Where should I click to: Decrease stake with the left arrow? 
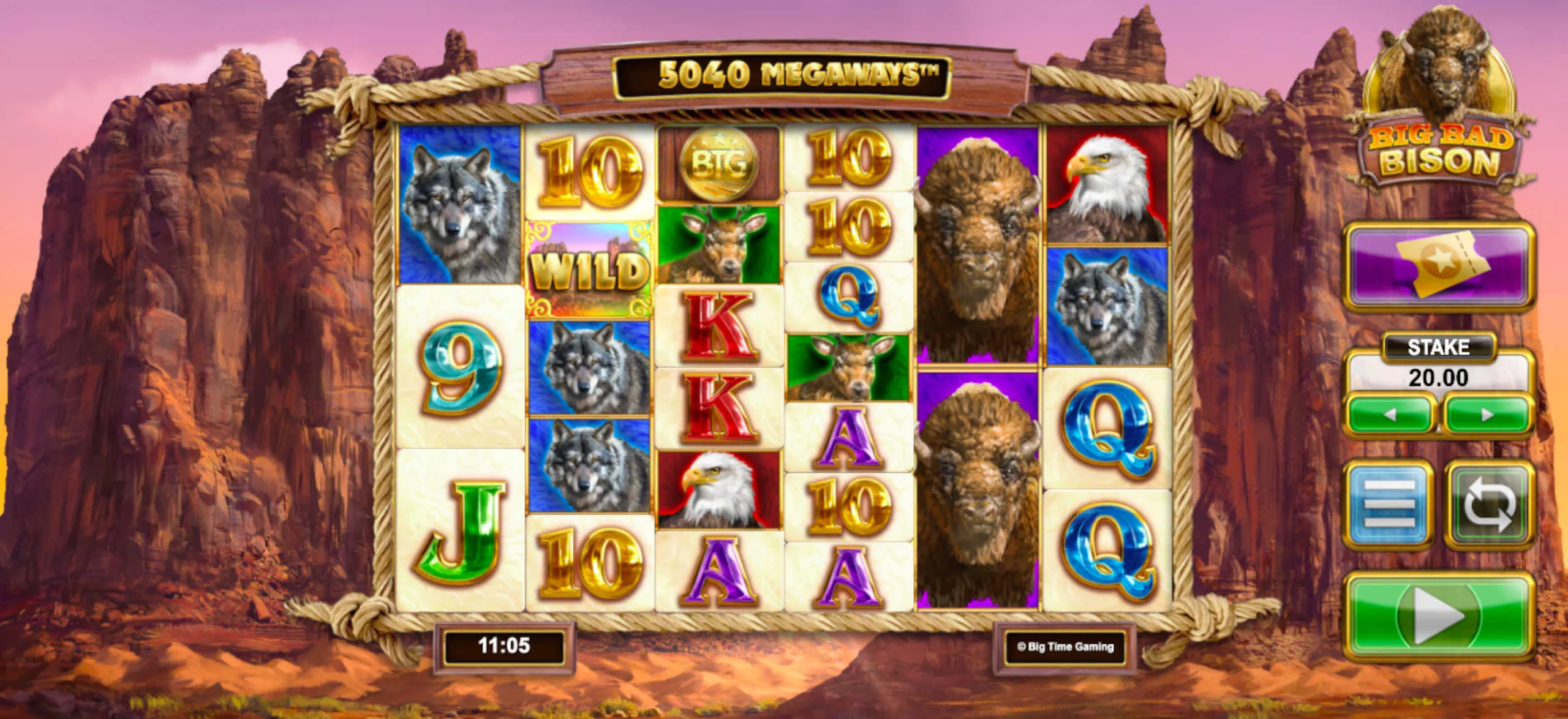coord(1390,415)
